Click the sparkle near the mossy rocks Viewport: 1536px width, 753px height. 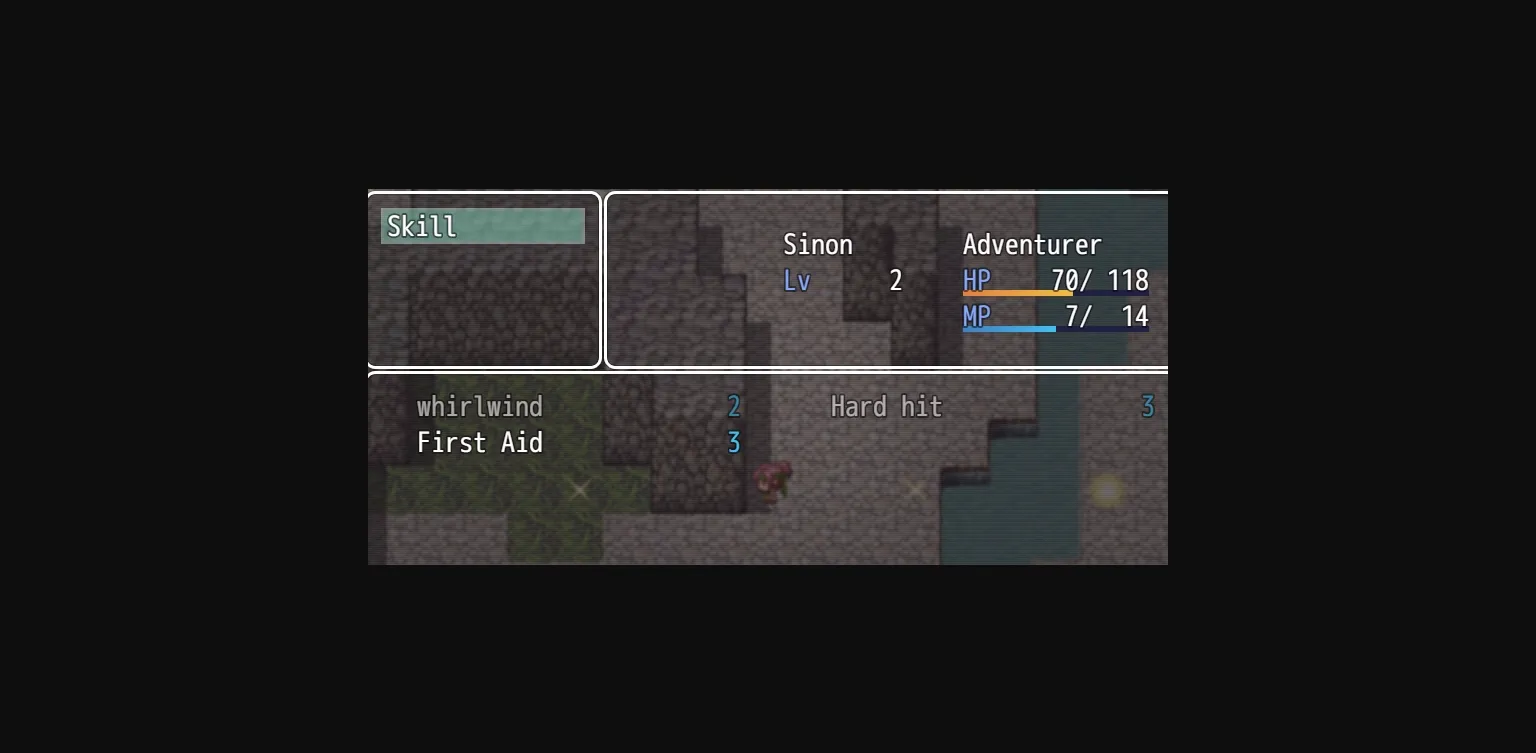tap(578, 490)
